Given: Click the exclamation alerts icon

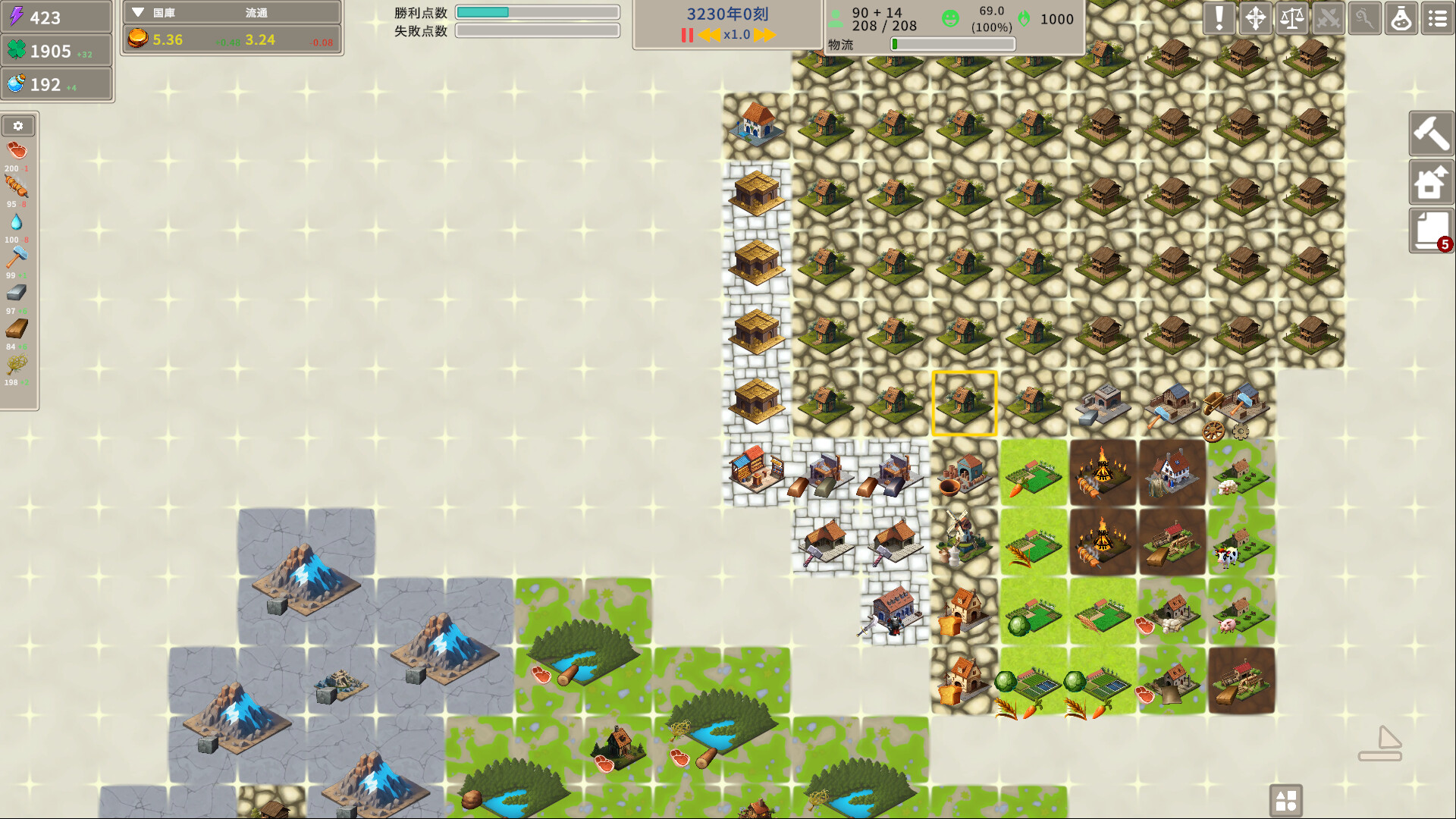Looking at the screenshot, I should [x=1219, y=18].
